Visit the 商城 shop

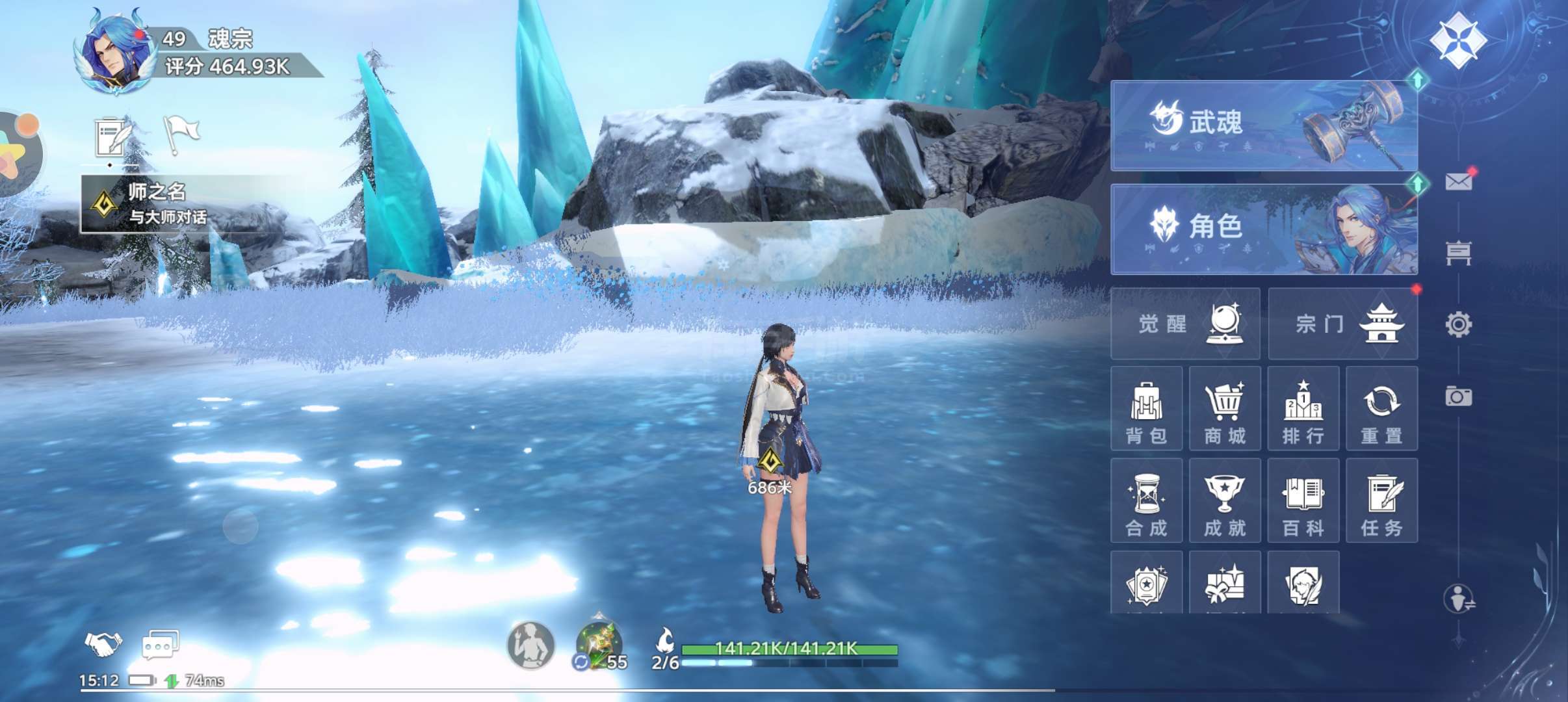pos(1225,408)
